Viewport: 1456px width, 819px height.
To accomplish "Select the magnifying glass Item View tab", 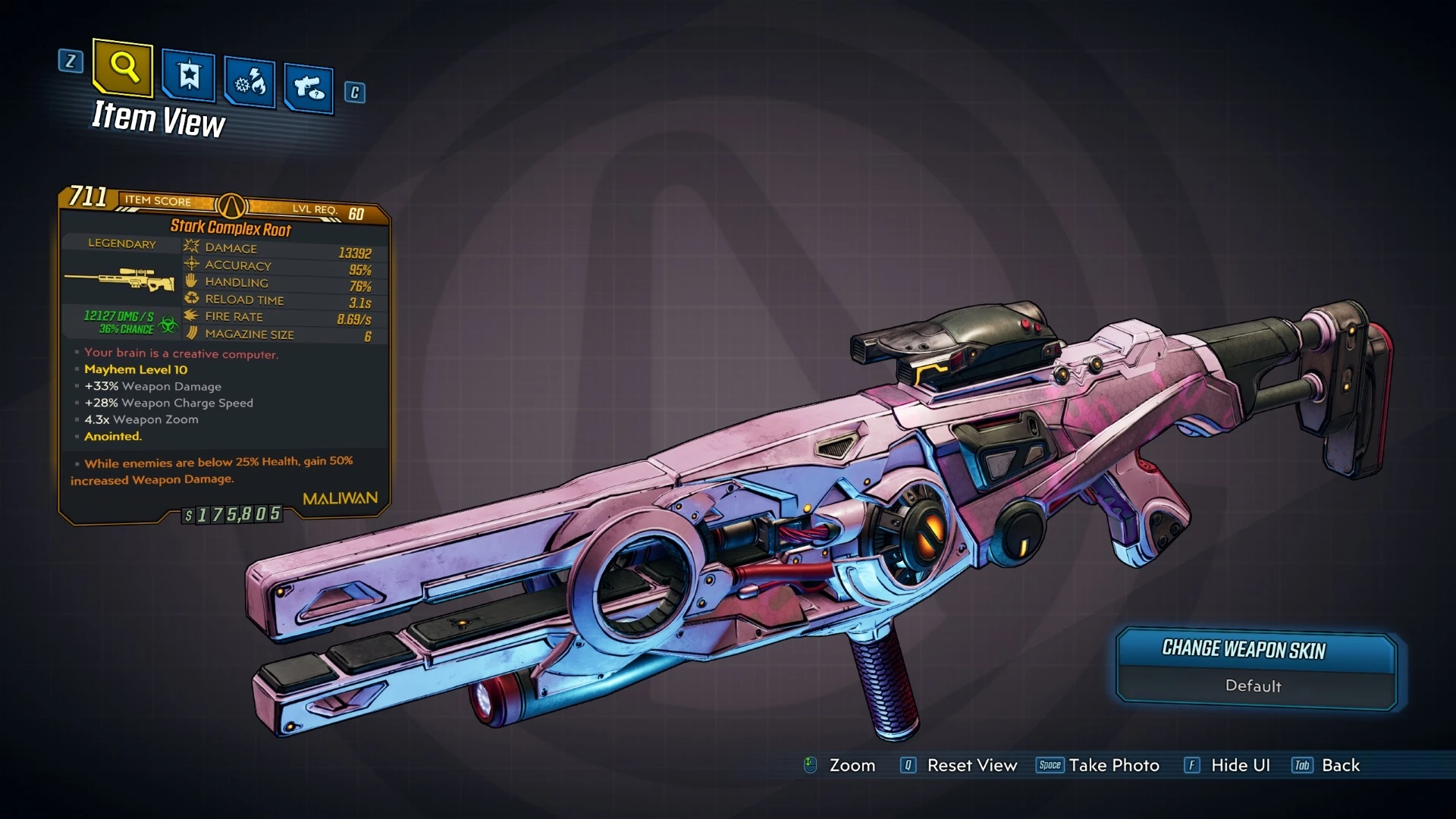I will pos(123,68).
